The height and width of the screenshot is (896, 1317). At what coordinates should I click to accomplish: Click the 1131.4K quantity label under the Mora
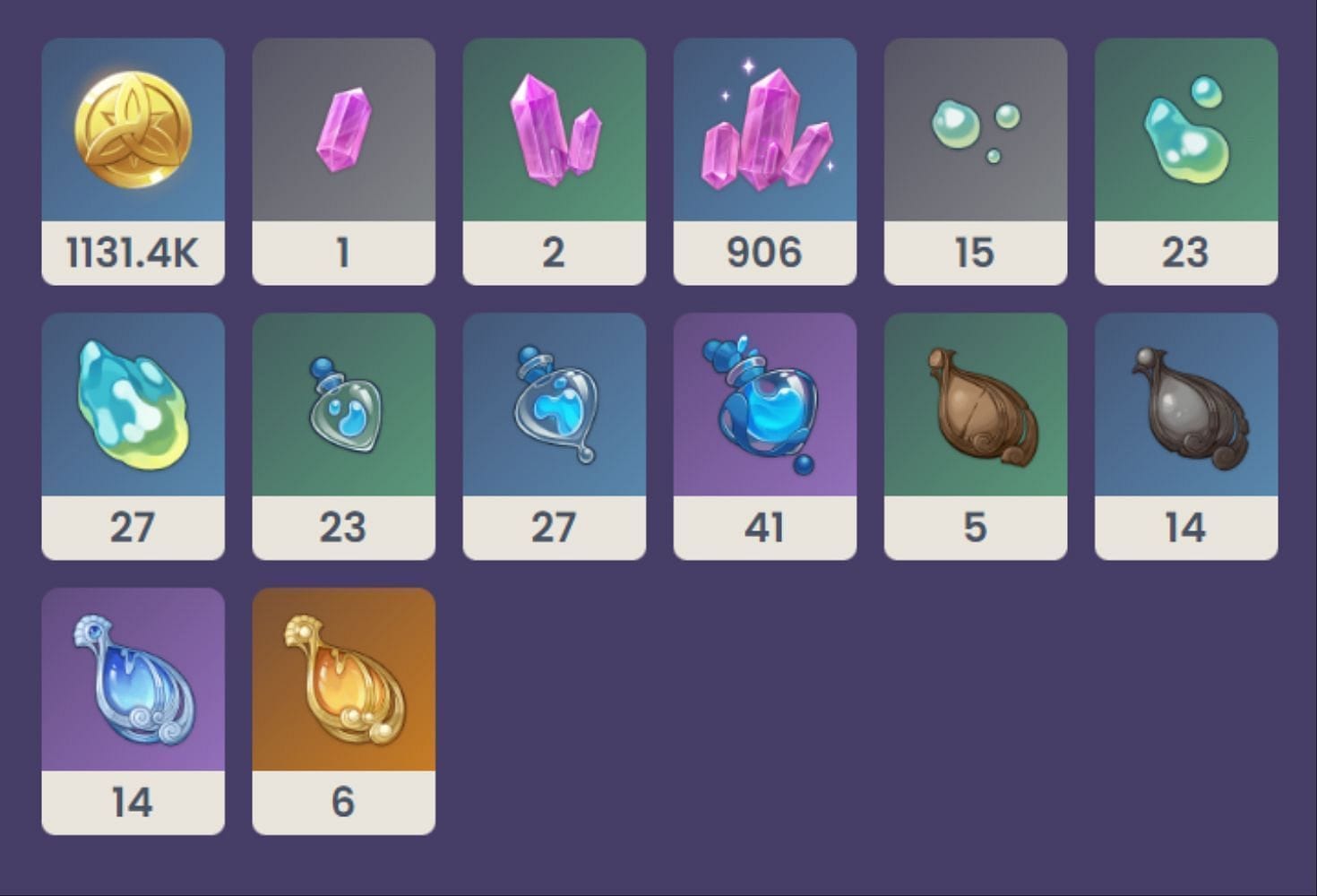click(132, 253)
